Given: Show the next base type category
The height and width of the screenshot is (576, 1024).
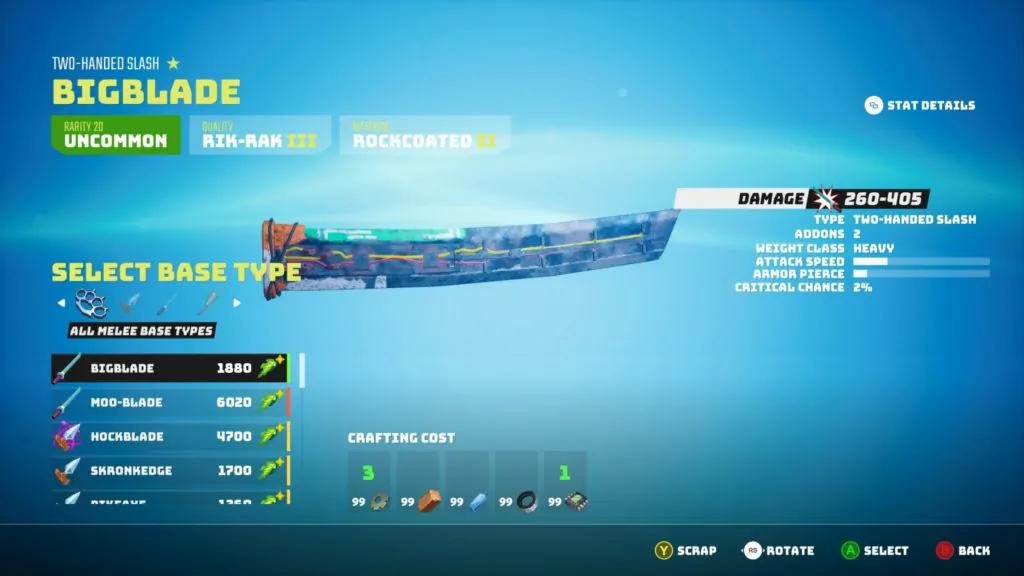Looking at the screenshot, I should (237, 303).
